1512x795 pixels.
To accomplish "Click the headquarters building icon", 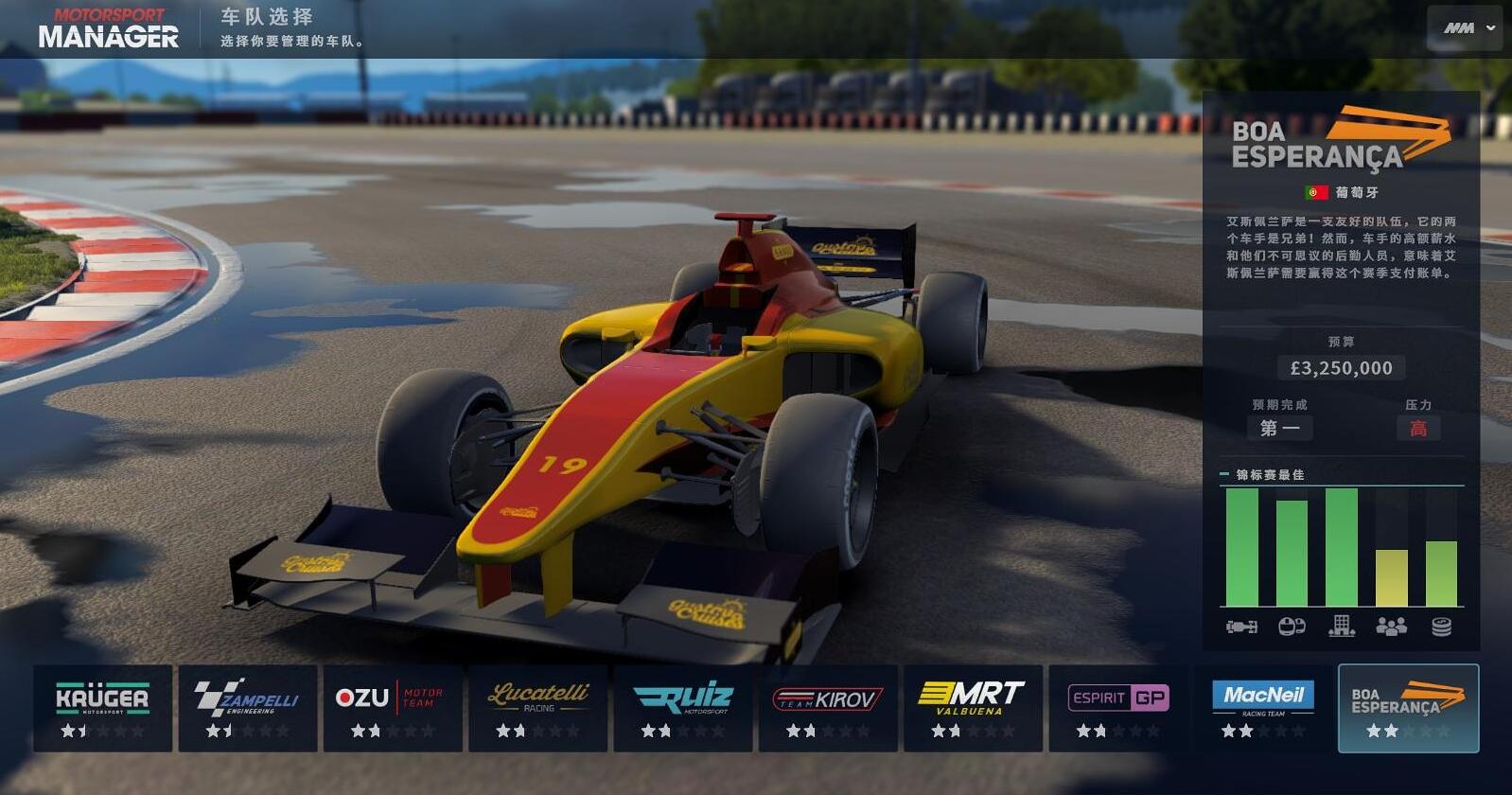I will [x=1343, y=625].
